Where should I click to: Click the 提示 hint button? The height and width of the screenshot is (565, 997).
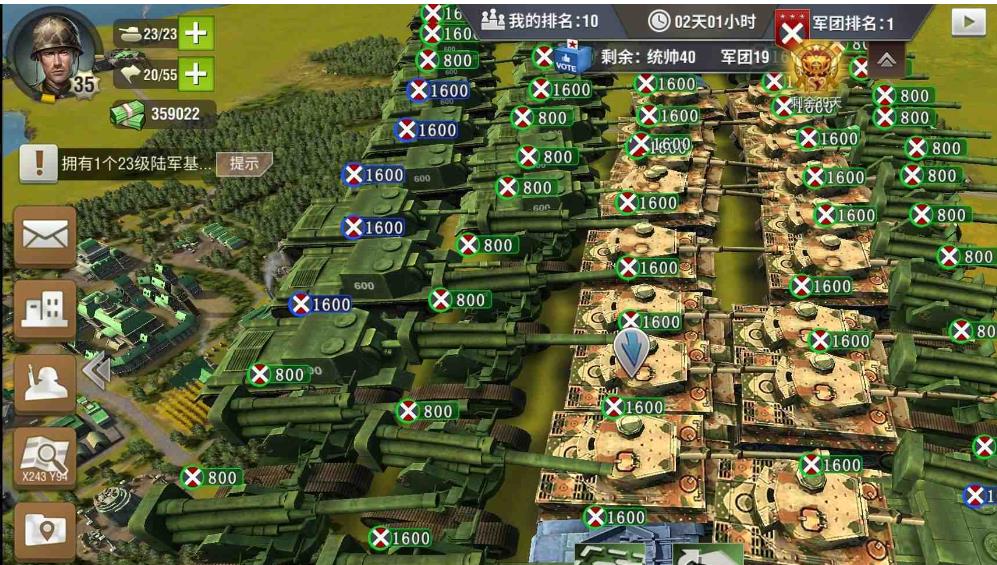[x=244, y=163]
